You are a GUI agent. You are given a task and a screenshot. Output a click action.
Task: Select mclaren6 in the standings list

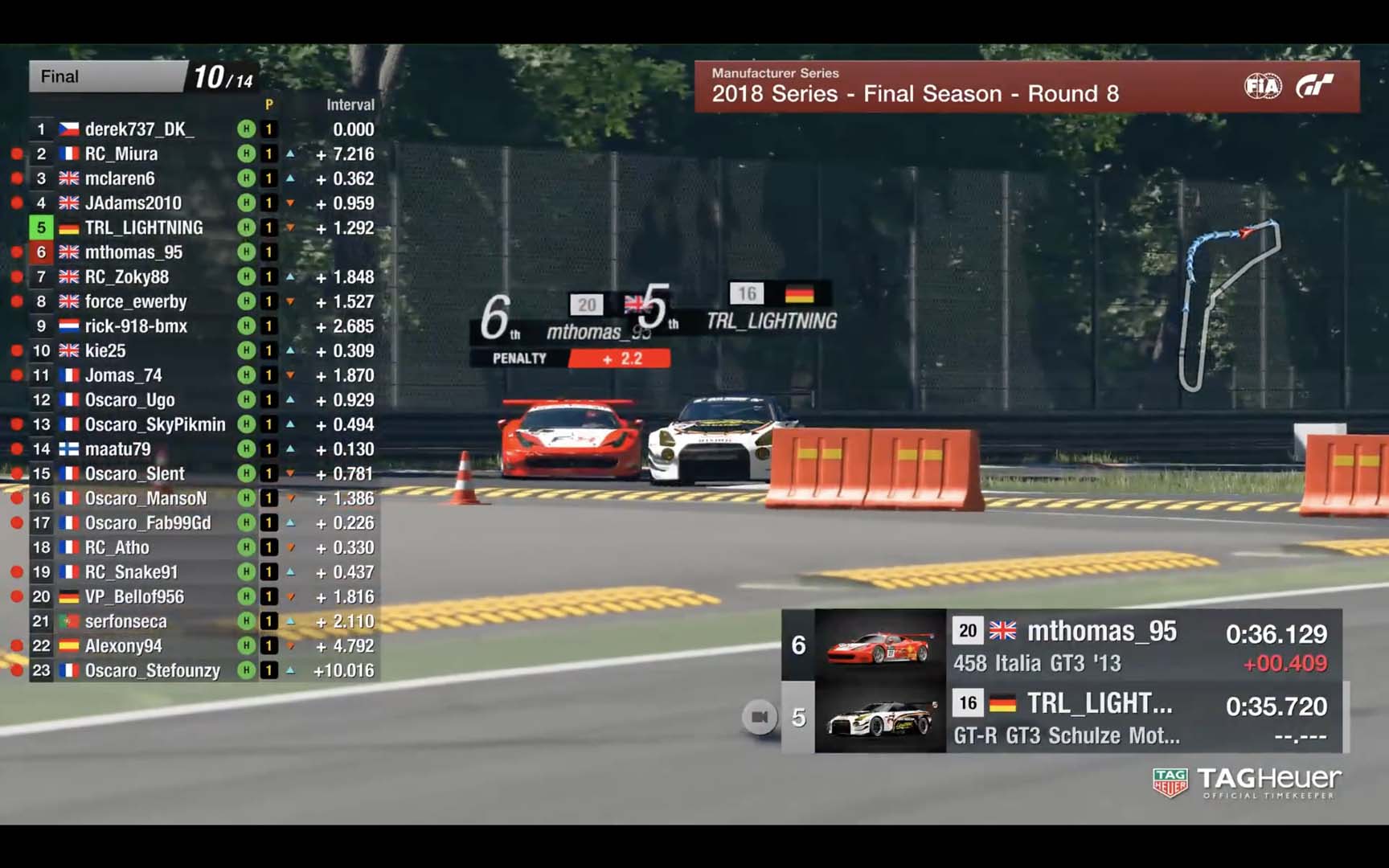point(120,178)
